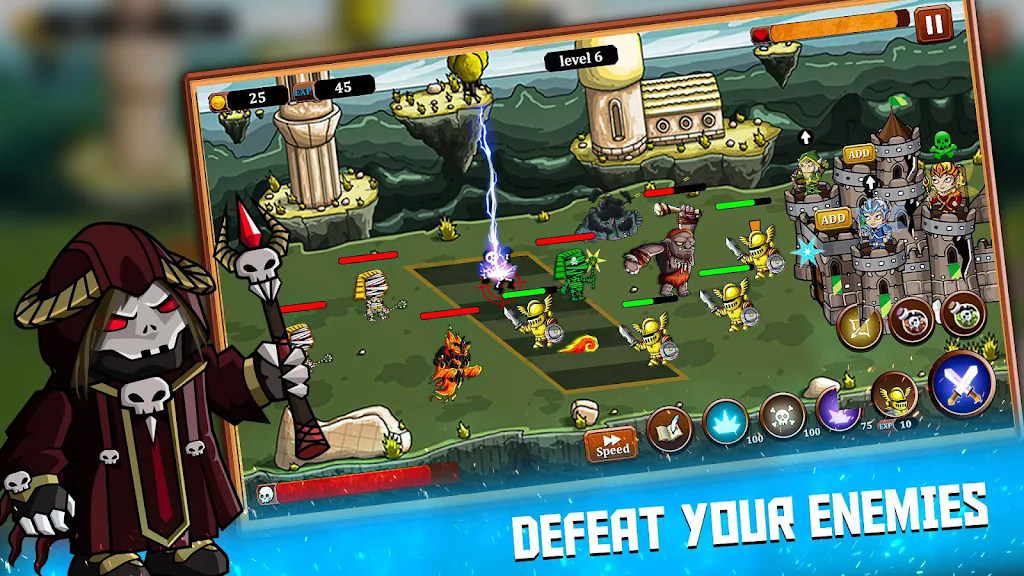
Task: Cast the blue ice crystal spell
Action: click(x=726, y=422)
